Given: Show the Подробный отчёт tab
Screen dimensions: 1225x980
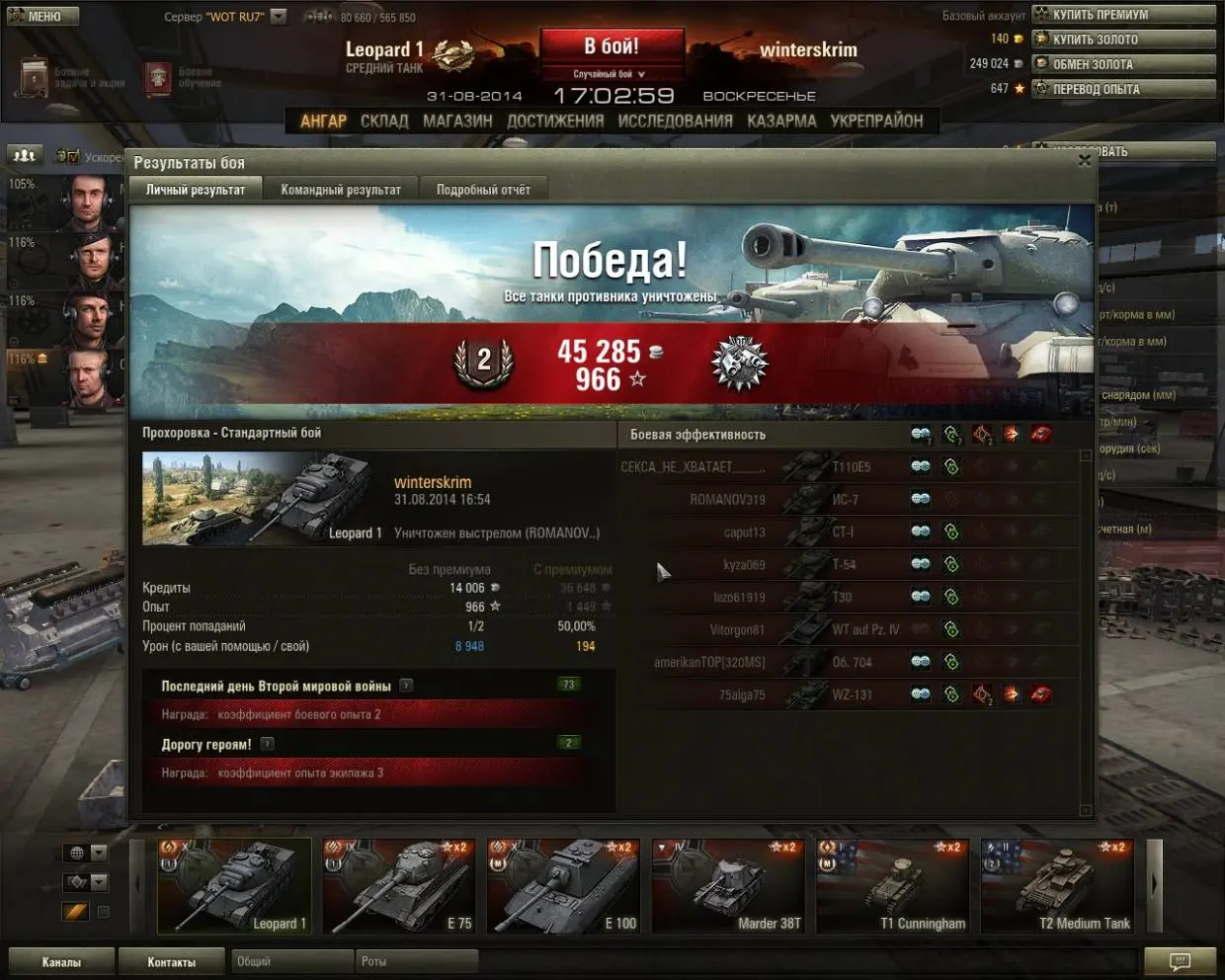Looking at the screenshot, I should point(483,190).
